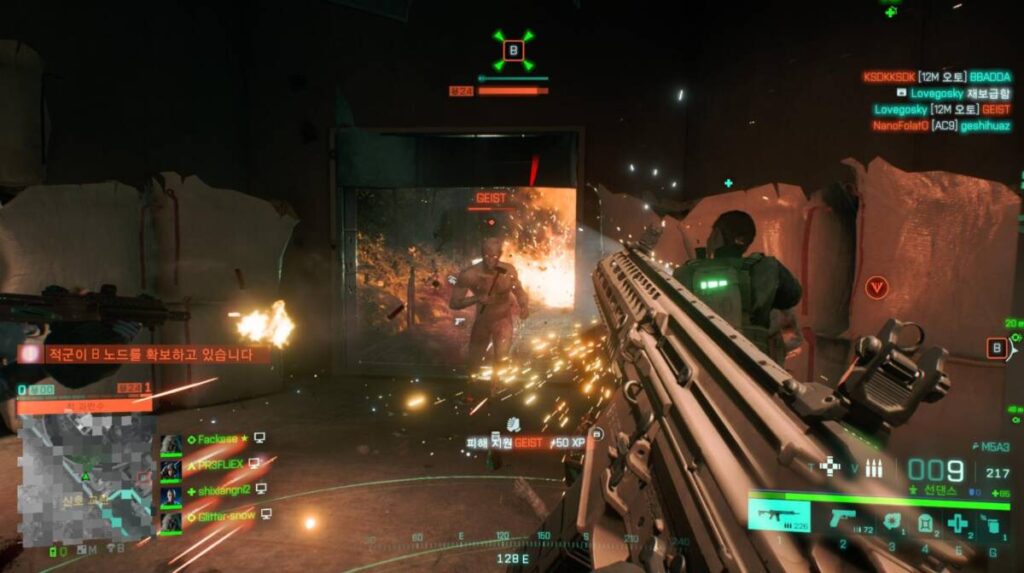
Task: Open the minimap
Action: (x=87, y=478)
